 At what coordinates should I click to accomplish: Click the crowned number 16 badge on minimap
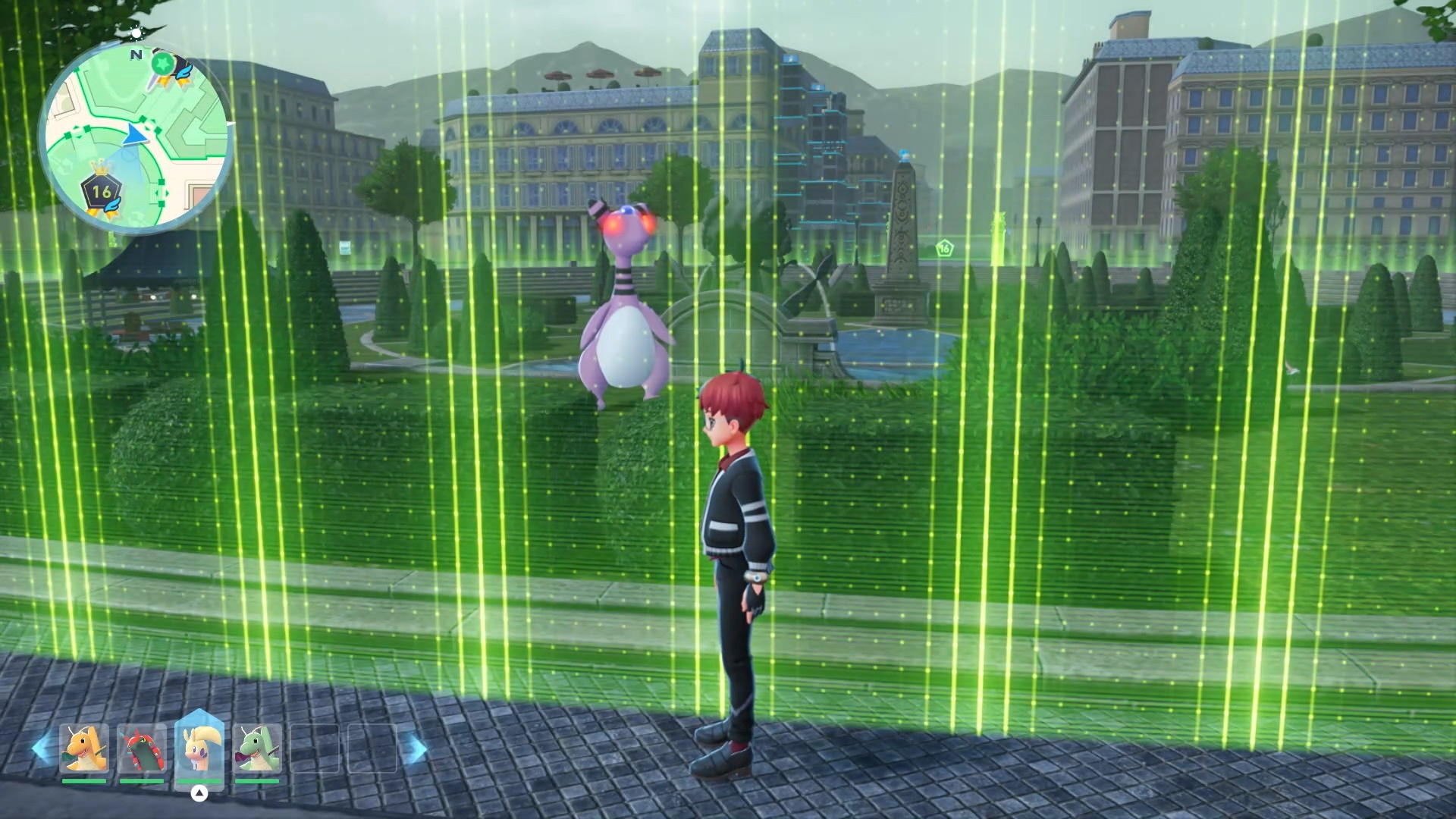coord(101,193)
